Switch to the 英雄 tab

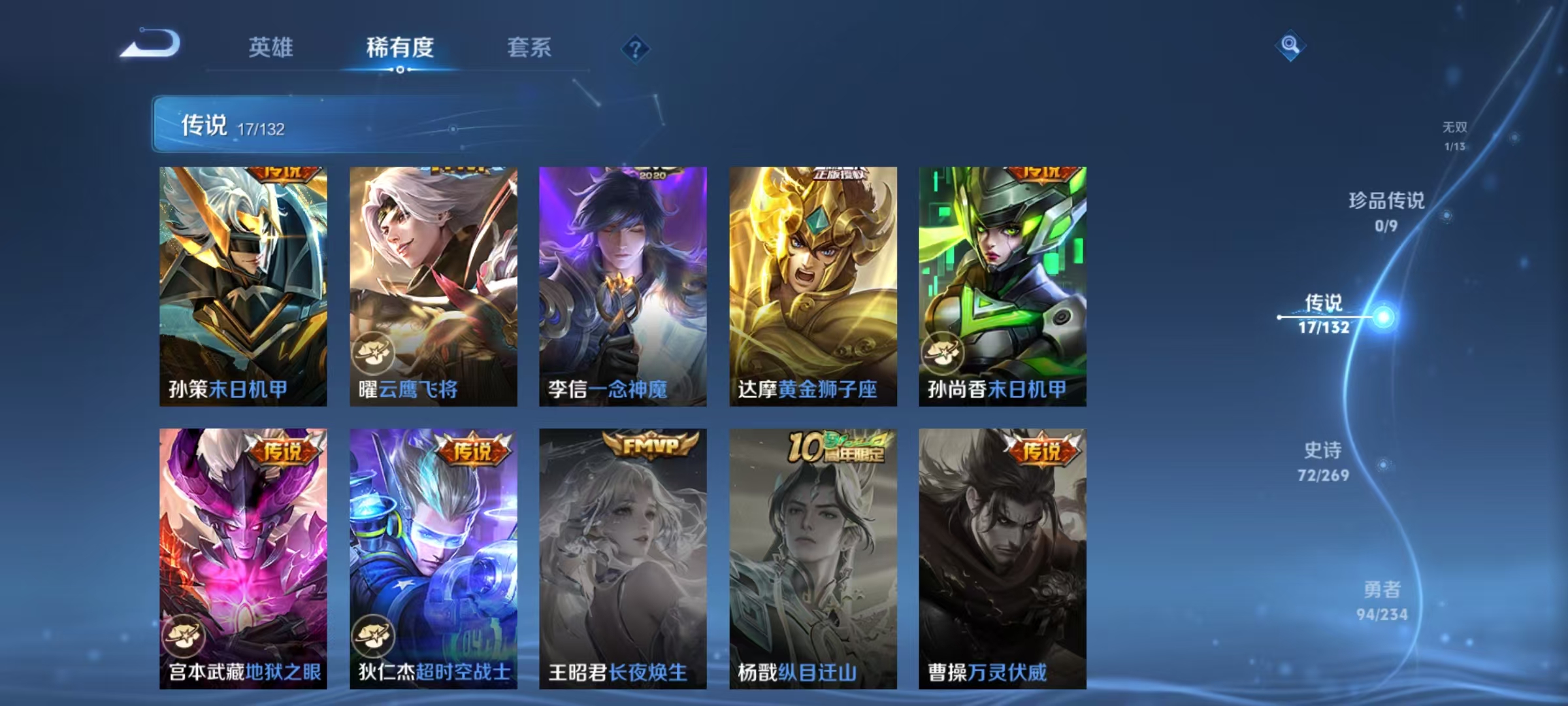272,47
